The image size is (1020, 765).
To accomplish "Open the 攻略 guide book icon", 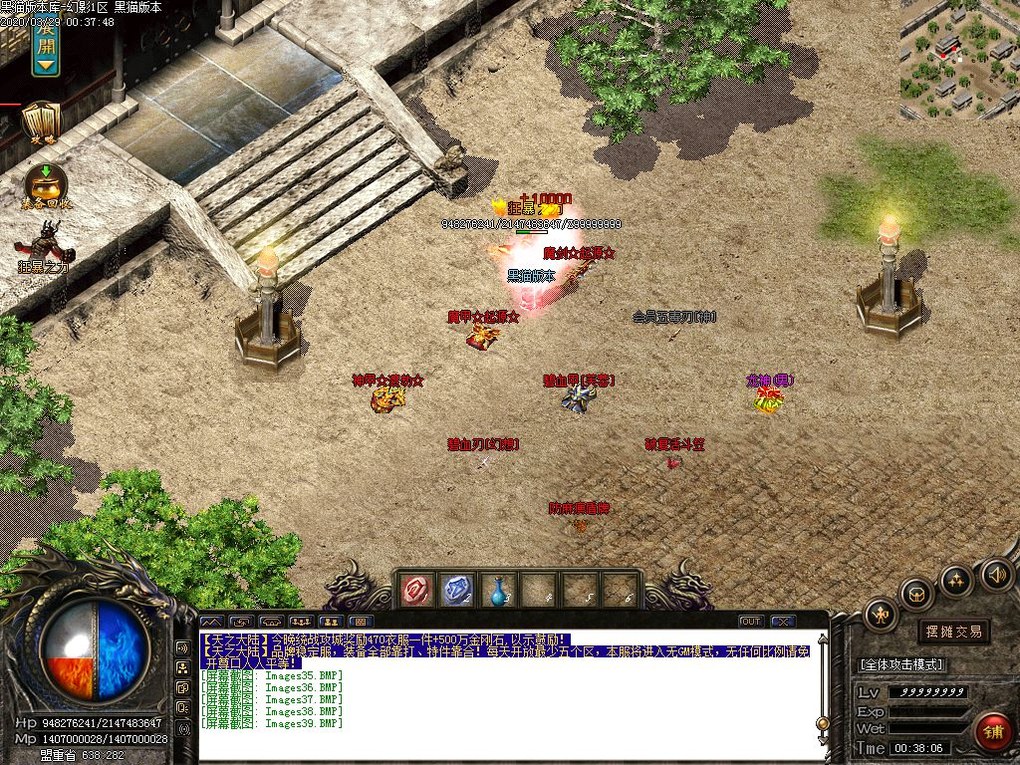I will tap(41, 121).
